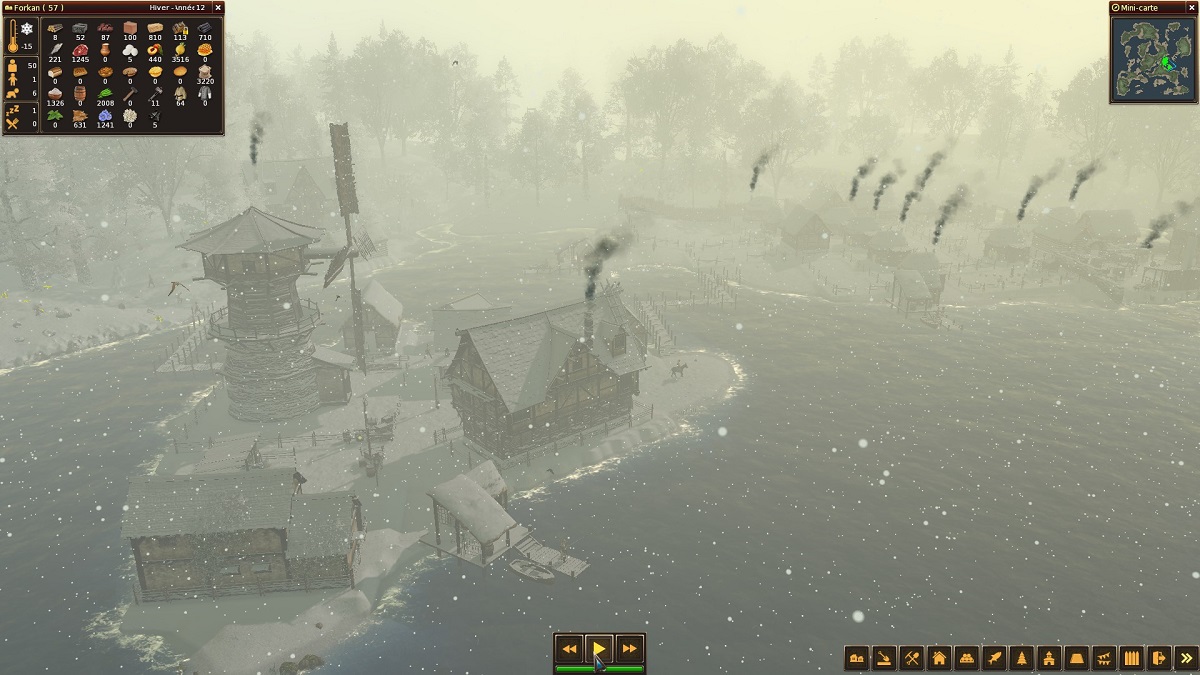Screen dimensions: 1200x675
Task: Open the pine tree toolbar menu
Action: point(1021,658)
